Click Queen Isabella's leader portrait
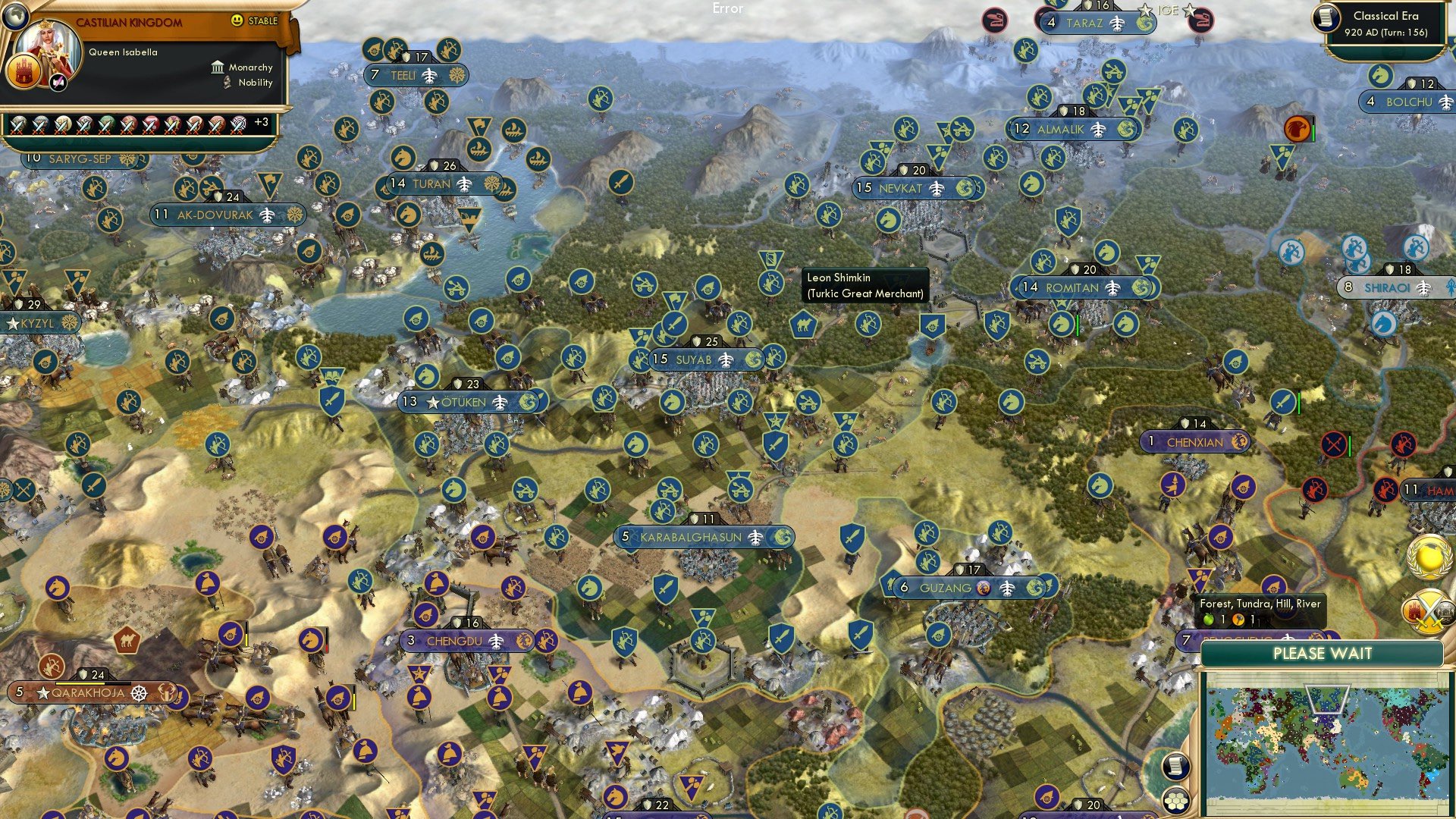Screen dimensions: 1456x819 tap(48, 45)
